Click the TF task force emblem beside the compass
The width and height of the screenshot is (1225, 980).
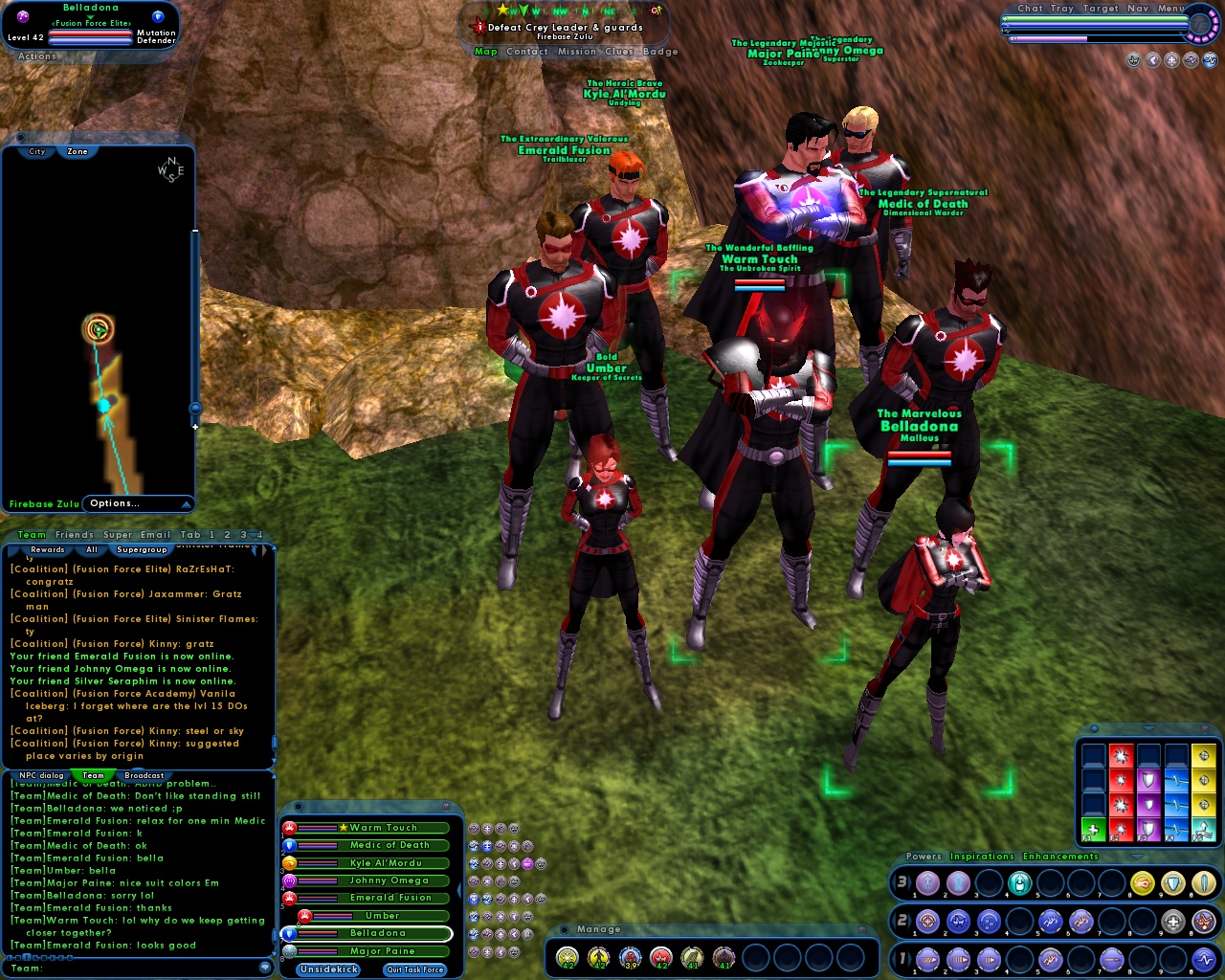coord(1199,24)
